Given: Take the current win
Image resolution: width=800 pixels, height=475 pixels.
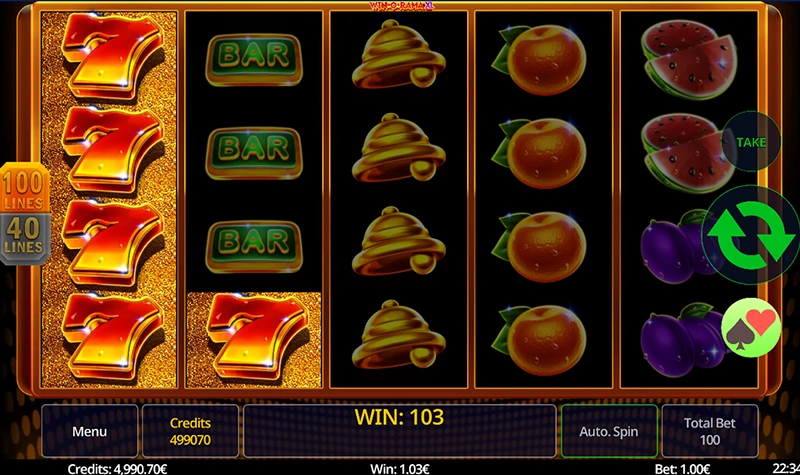Looking at the screenshot, I should coord(750,142).
